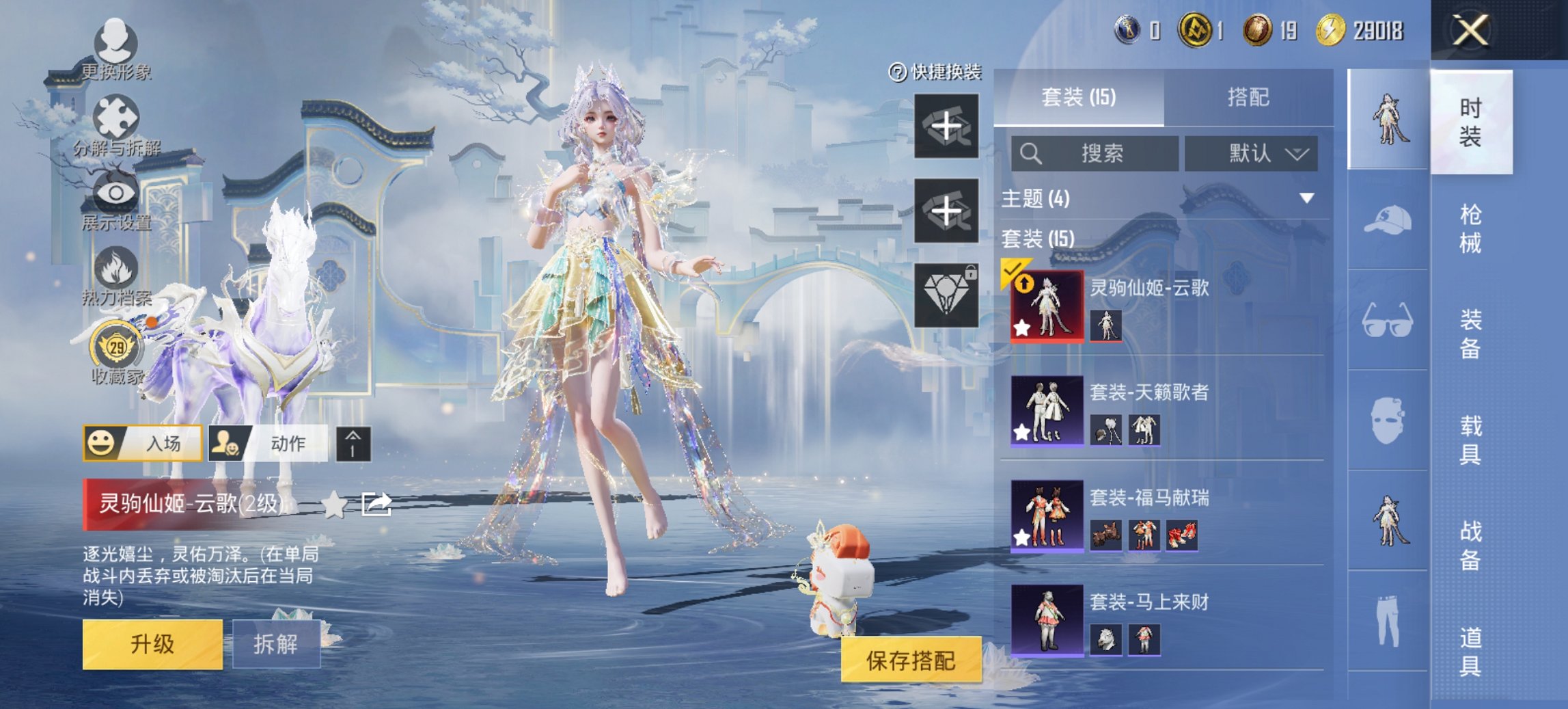Open 更换形象 change avatar
1568x709 pixels.
coord(115,48)
